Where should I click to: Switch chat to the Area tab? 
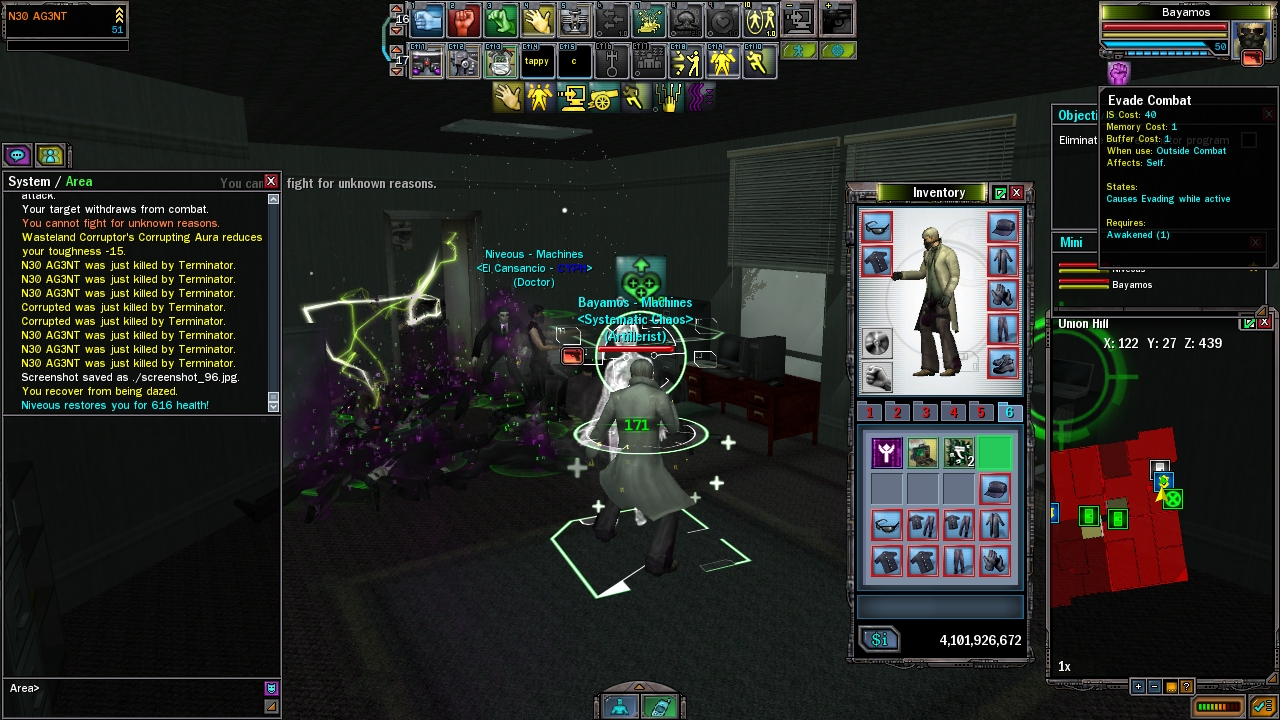coord(79,181)
